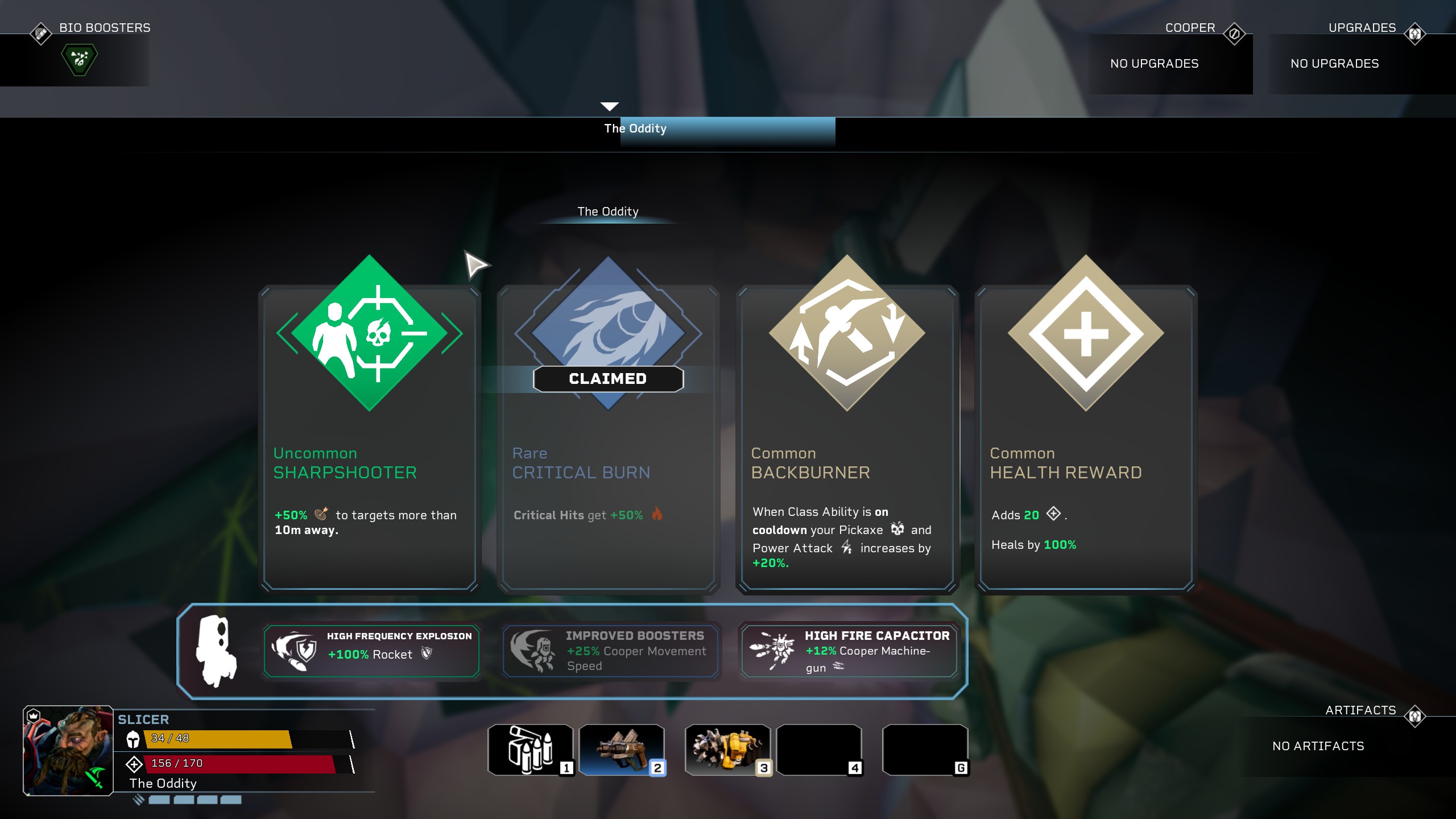The image size is (1456, 819).
Task: Select the ammo slot numbered 1
Action: click(x=530, y=750)
